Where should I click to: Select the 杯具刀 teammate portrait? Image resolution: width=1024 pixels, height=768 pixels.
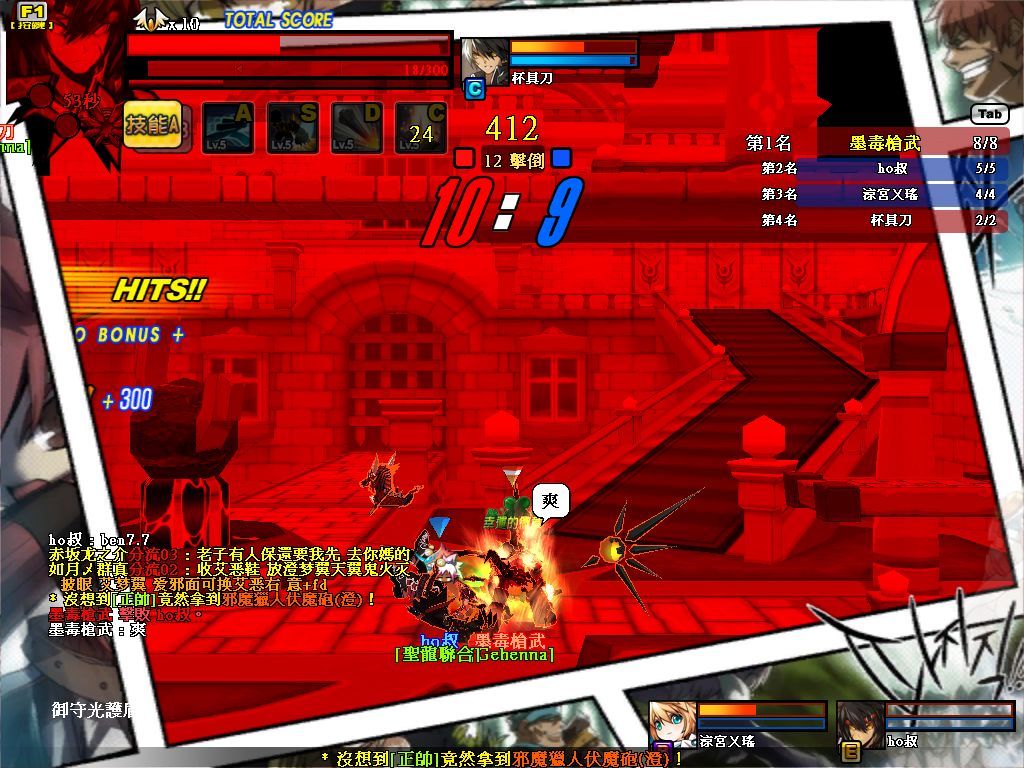[x=483, y=60]
